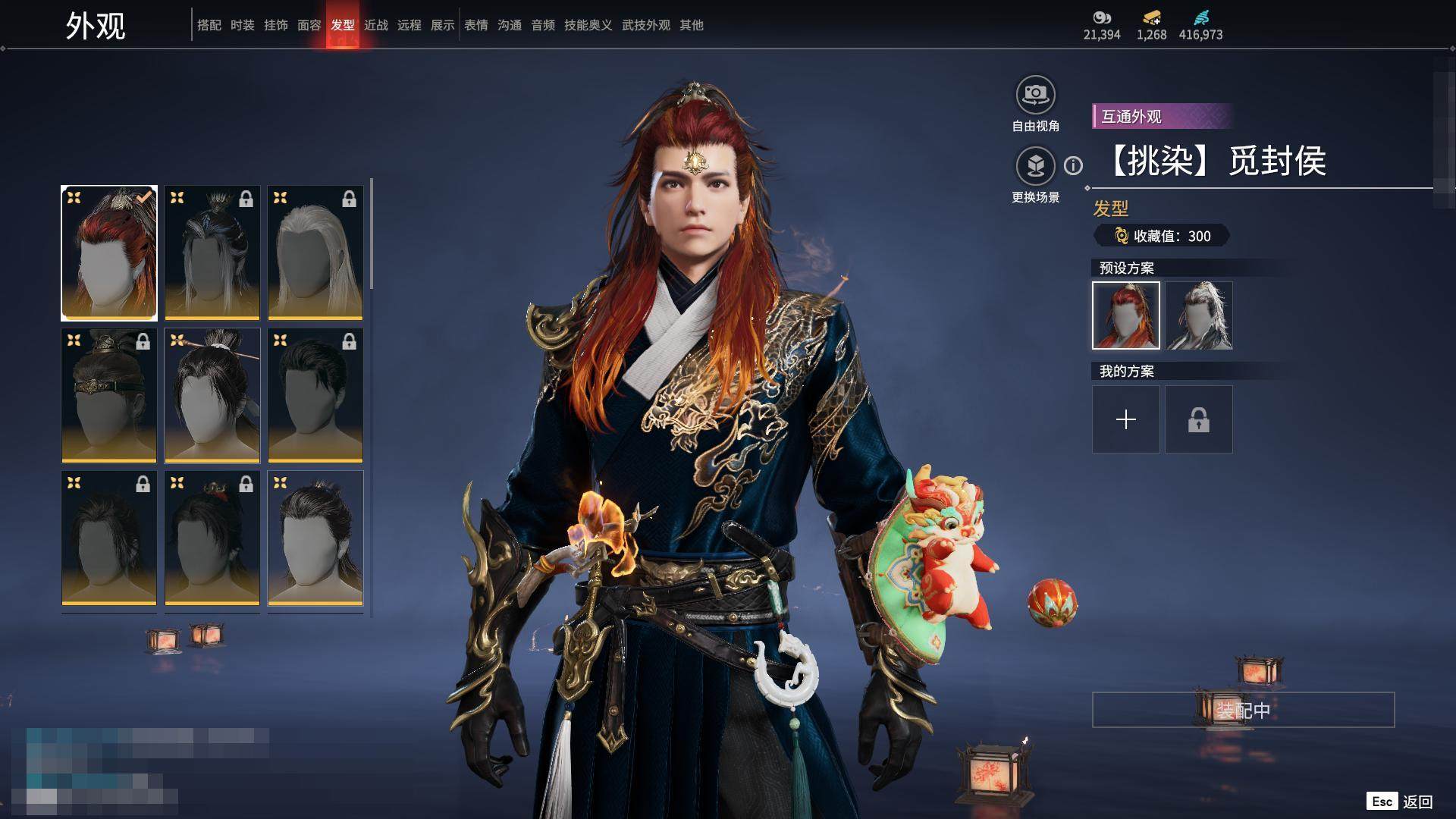Choose the red-orange hair preset scheme

tap(1125, 315)
